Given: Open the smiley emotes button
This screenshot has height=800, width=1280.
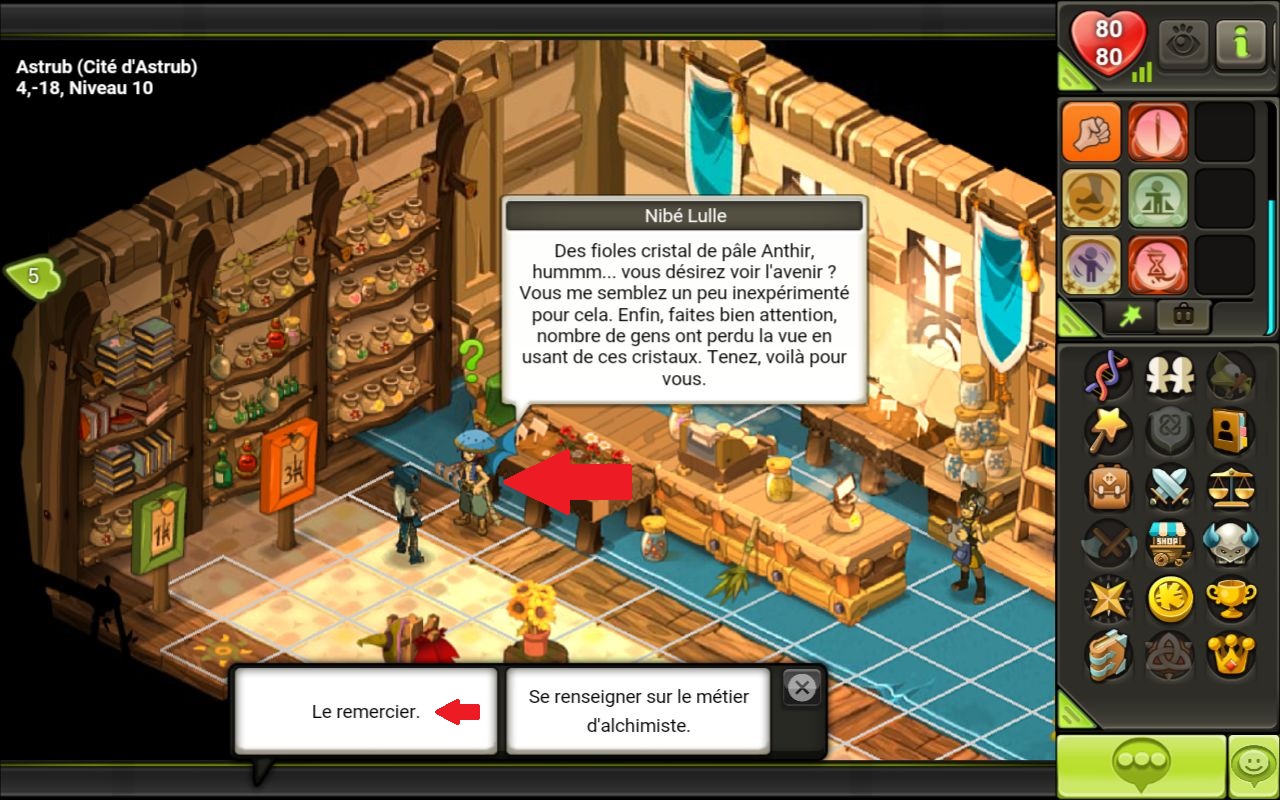Looking at the screenshot, I should (1253, 766).
